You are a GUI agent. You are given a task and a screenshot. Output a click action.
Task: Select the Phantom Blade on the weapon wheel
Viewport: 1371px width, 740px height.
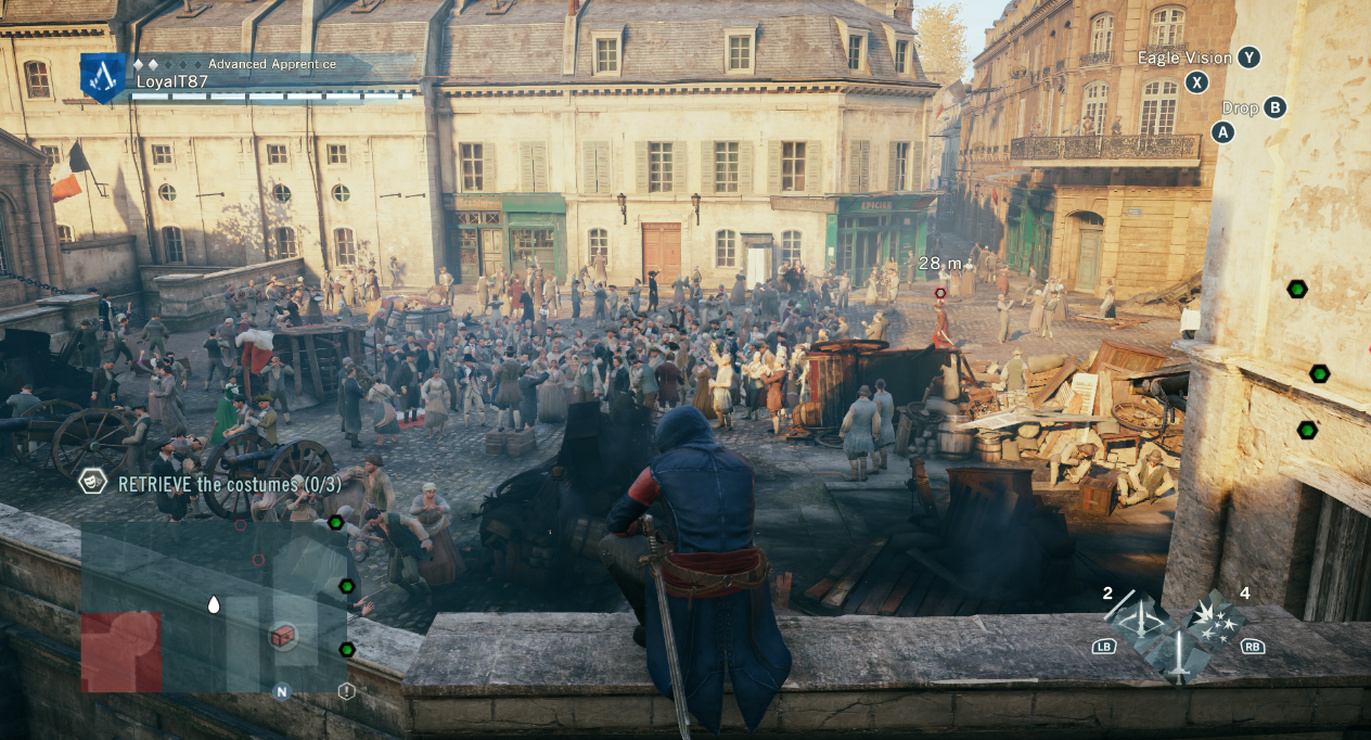pyautogui.click(x=1140, y=619)
